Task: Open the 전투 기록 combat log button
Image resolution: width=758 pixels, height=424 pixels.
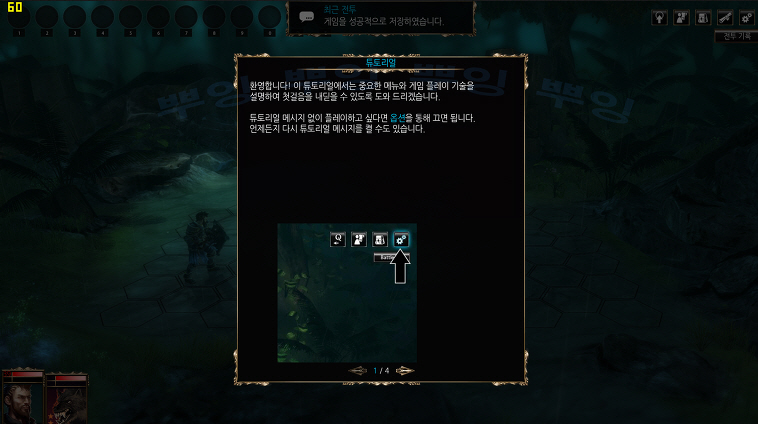Action: pyautogui.click(x=735, y=36)
